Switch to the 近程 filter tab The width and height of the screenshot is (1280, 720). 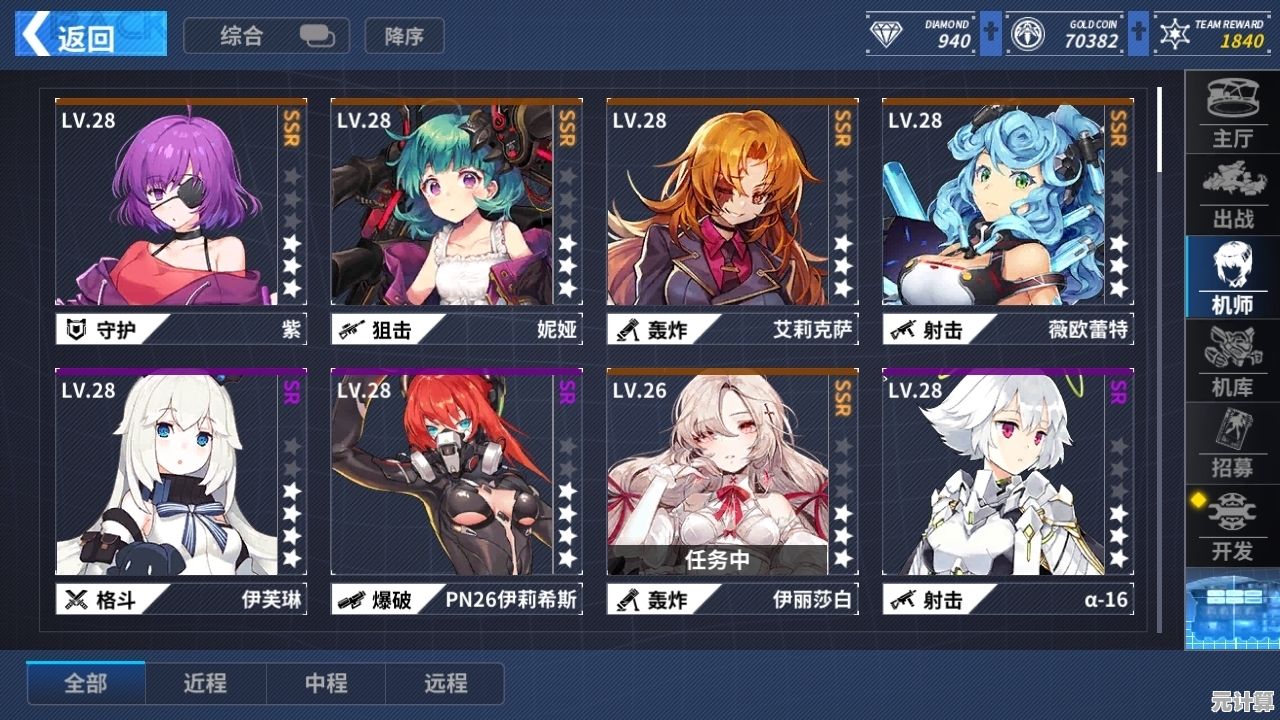pos(205,683)
